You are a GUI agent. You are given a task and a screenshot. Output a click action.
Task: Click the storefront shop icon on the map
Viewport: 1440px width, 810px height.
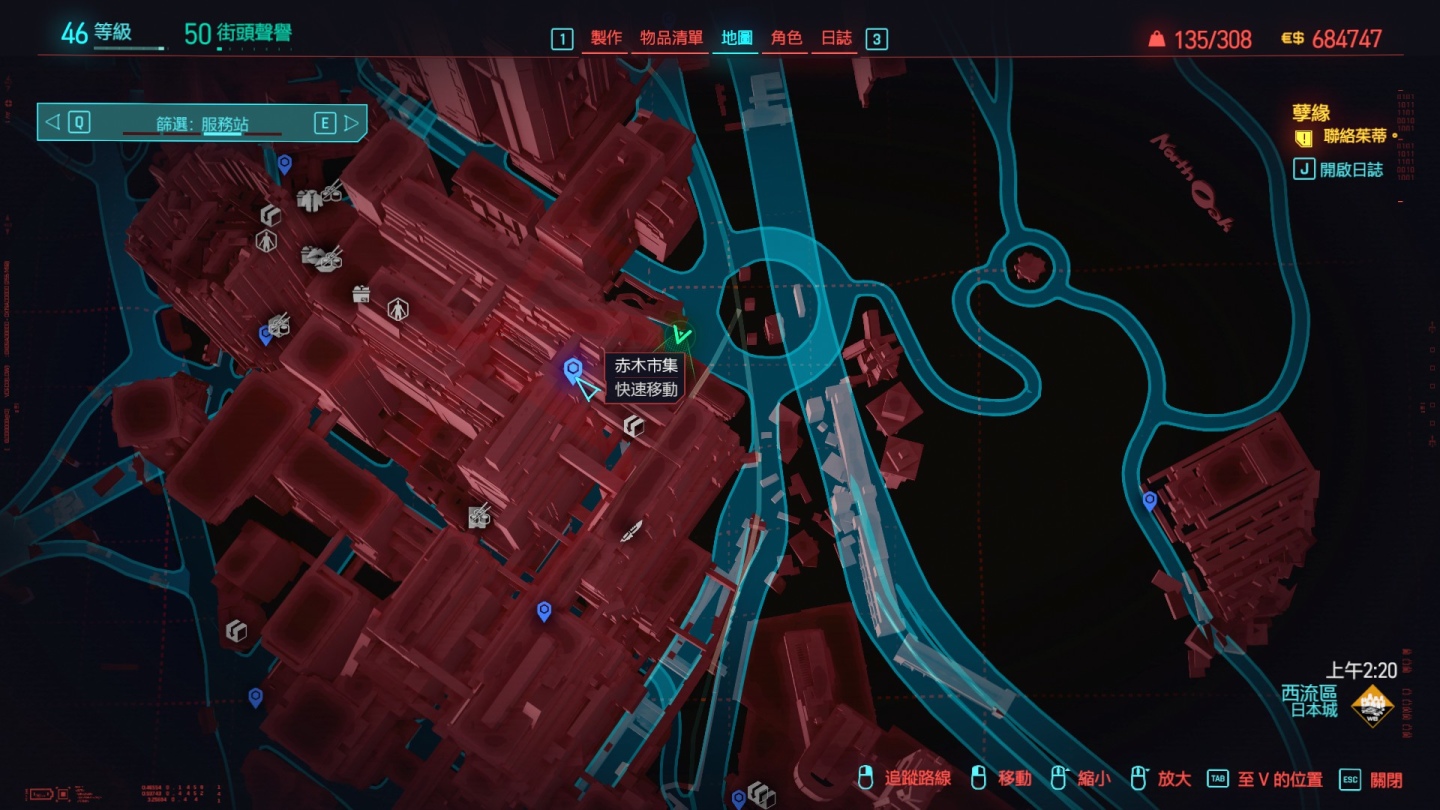pyautogui.click(x=361, y=294)
